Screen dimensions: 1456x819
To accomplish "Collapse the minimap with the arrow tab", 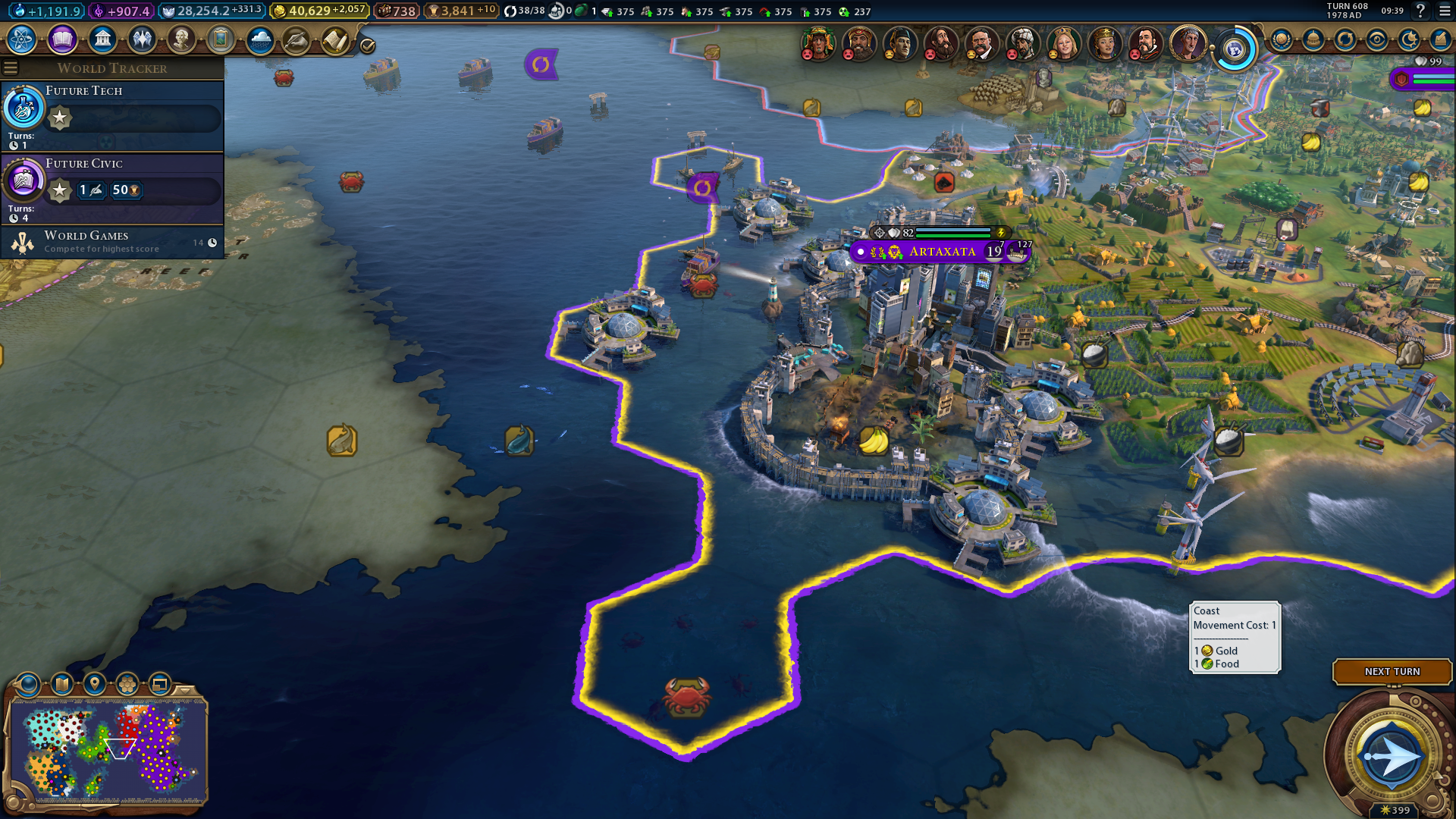I will [x=185, y=689].
